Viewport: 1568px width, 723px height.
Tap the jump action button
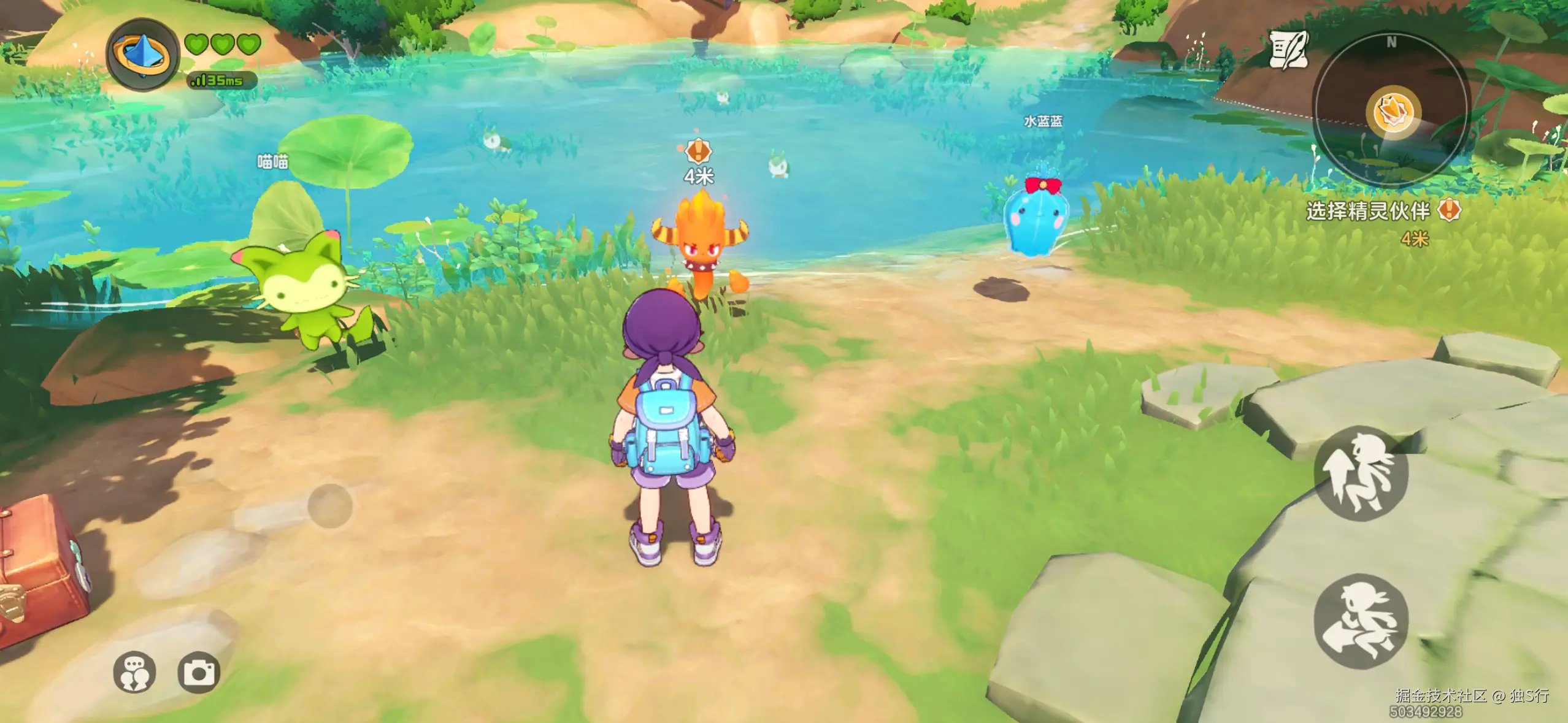(x=1361, y=473)
